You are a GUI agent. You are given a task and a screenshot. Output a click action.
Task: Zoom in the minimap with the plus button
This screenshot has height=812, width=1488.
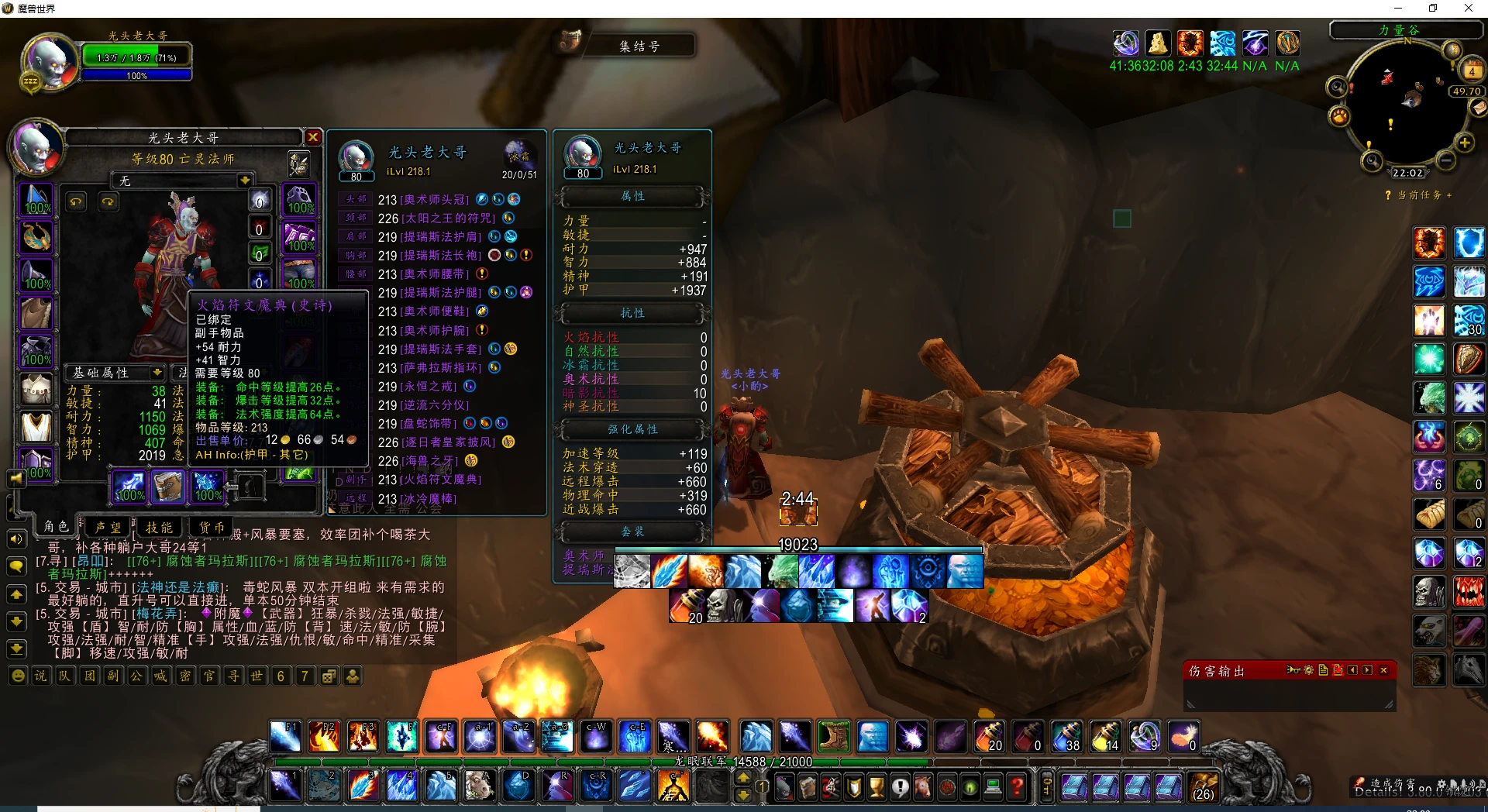click(x=1464, y=143)
